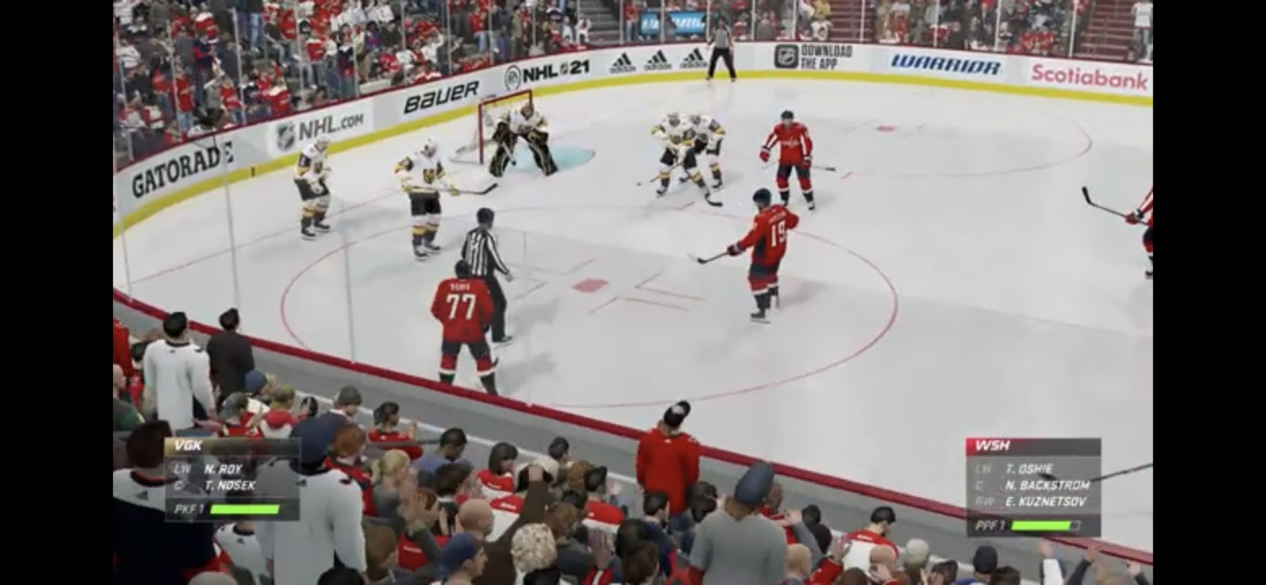Choose the PKF 1 line row
Viewport: 1266px width, 585px height.
[x=231, y=509]
